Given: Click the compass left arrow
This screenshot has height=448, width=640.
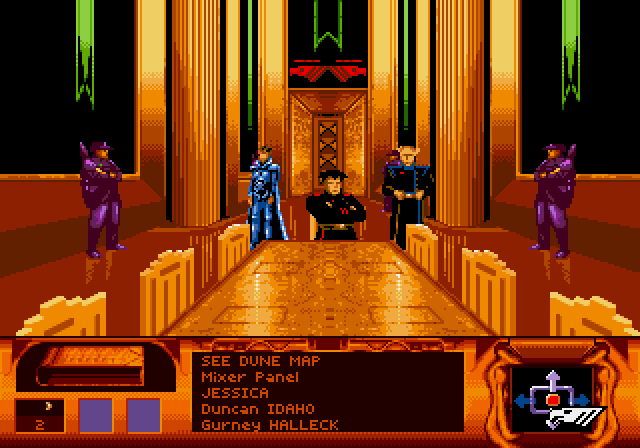Looking at the screenshot, I should [x=520, y=400].
